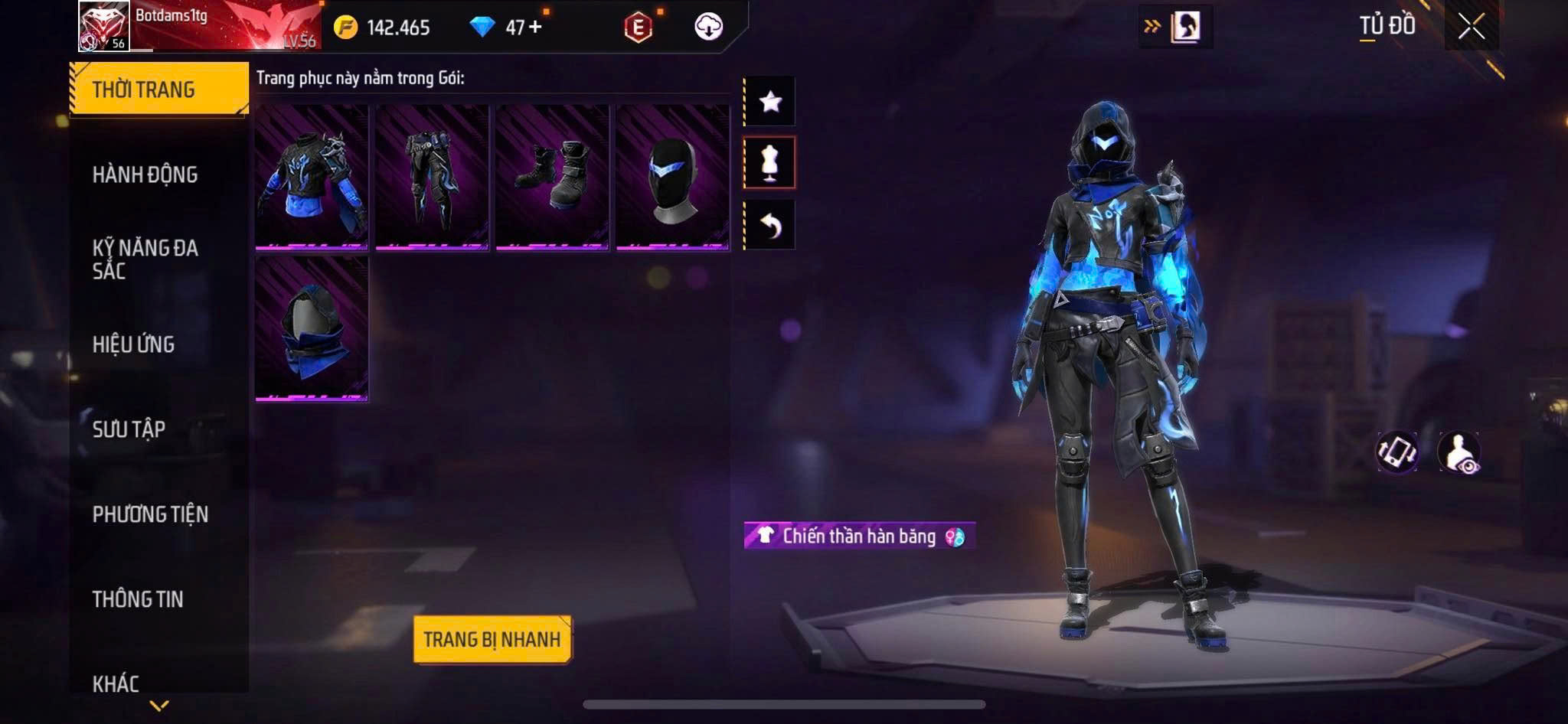Show the PHƯƠNG TIỆN category
Viewport: 1568px width, 724px height.
tap(150, 514)
